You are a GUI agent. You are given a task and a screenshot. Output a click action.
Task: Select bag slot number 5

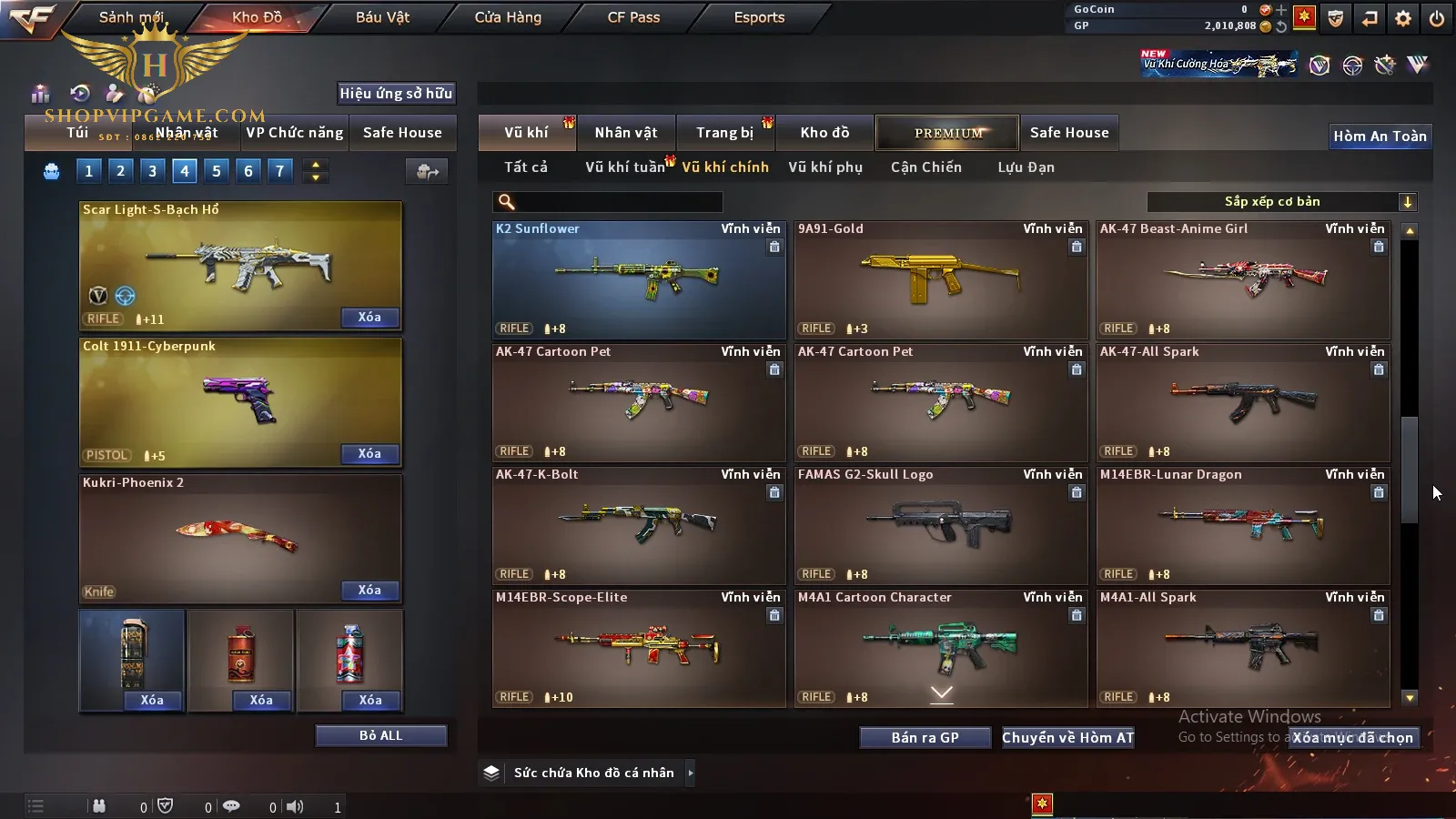coord(217,171)
